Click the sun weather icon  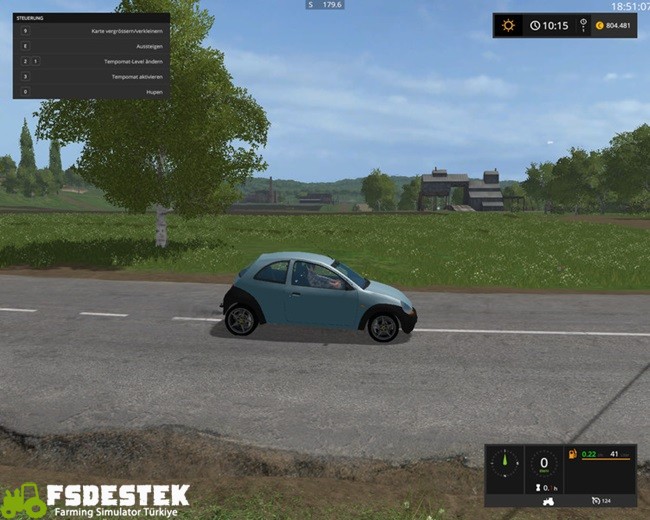(509, 25)
